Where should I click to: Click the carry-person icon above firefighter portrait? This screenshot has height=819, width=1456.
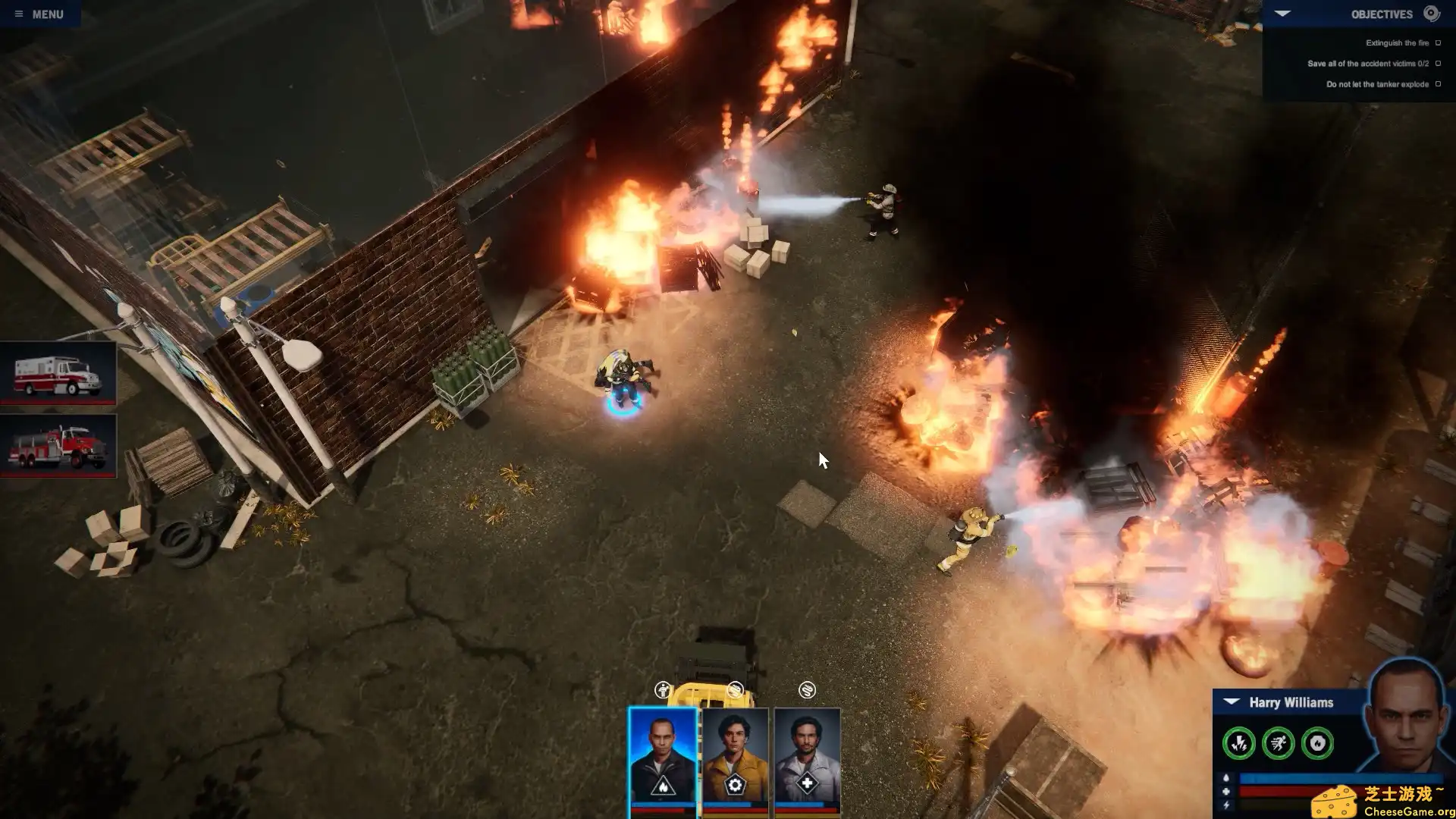pos(663,690)
